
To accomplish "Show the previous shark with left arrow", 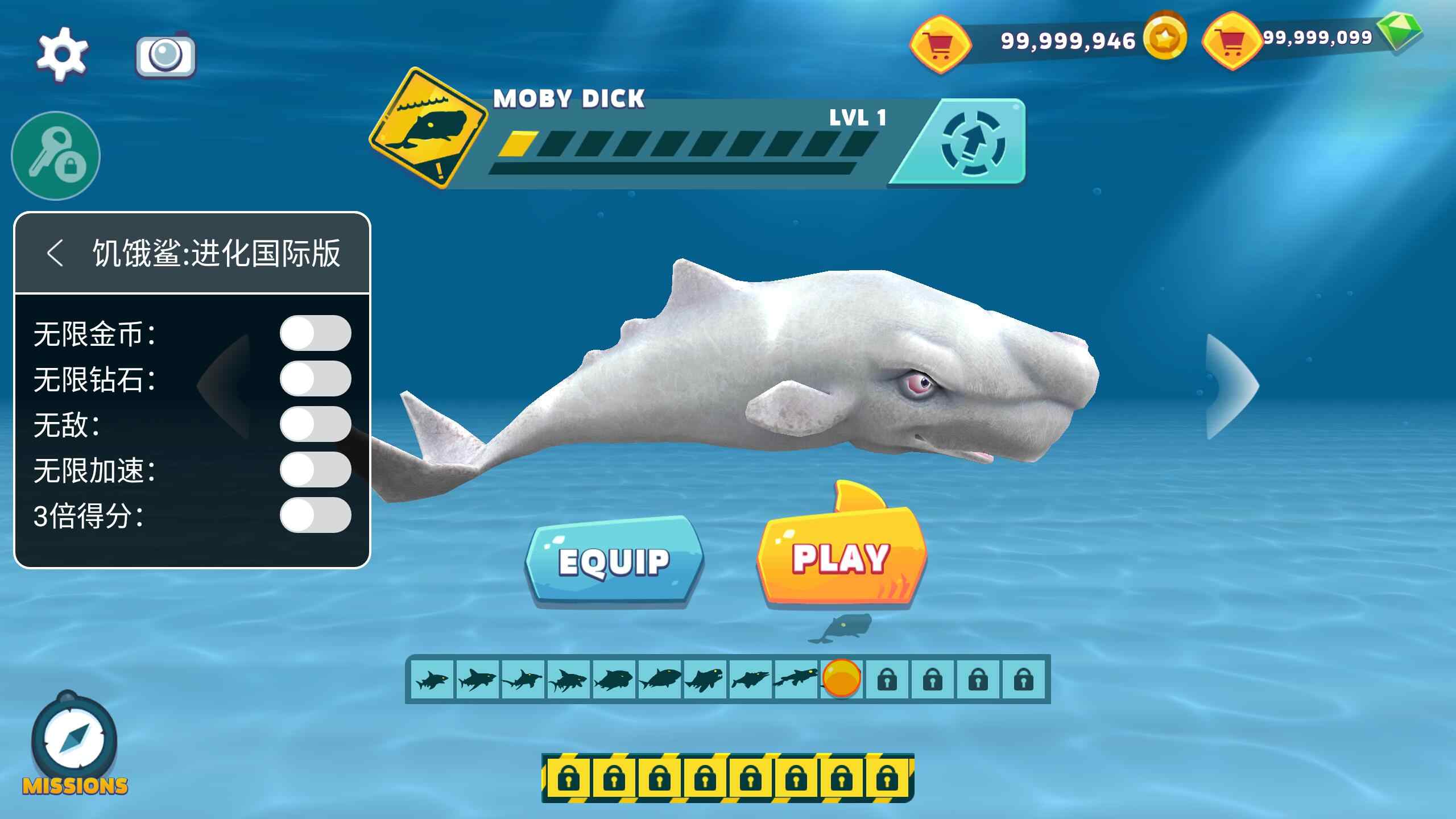I will pyautogui.click(x=225, y=387).
